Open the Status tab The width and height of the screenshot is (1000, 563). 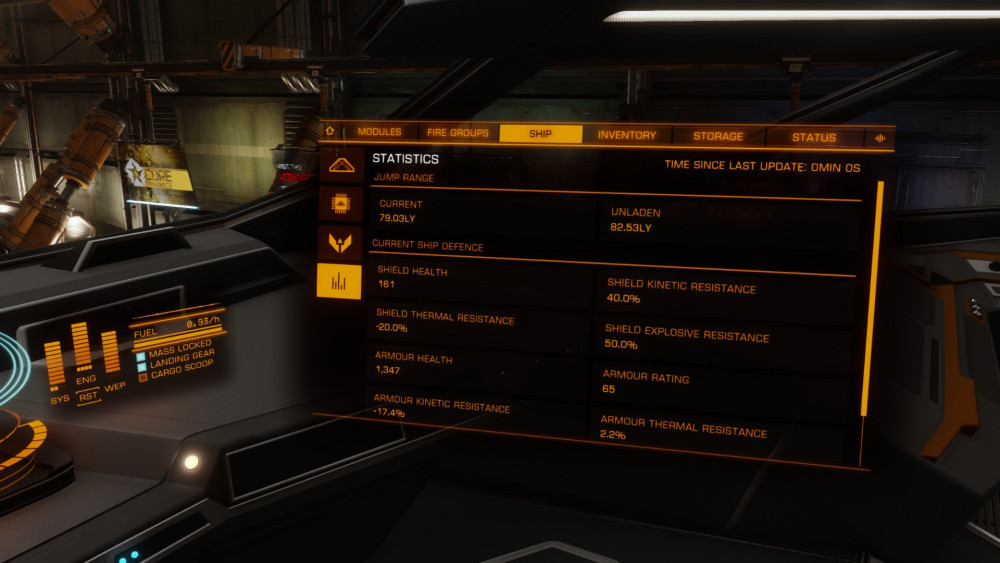coord(813,137)
